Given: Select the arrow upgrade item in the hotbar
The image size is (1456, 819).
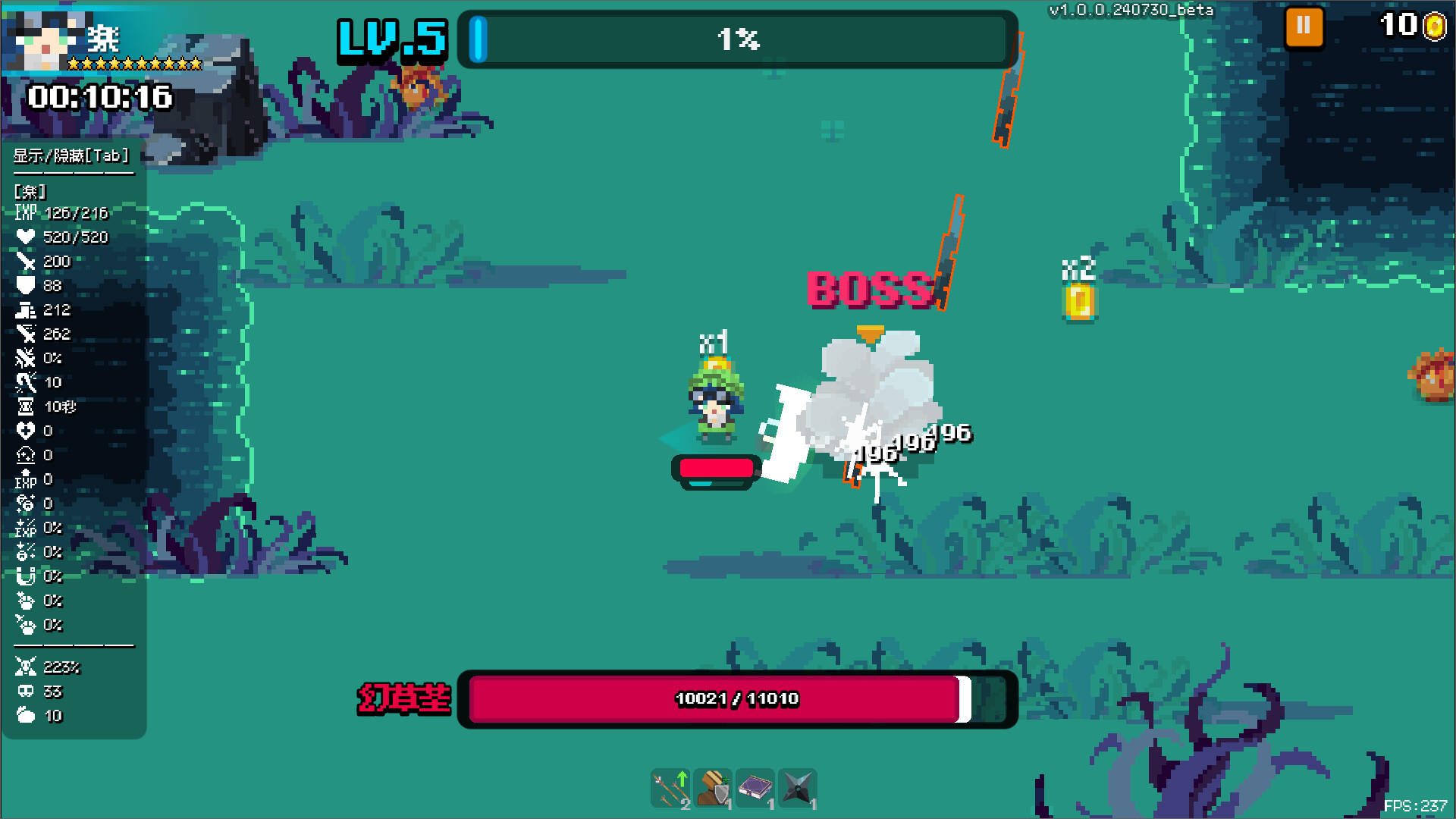Looking at the screenshot, I should (x=670, y=789).
